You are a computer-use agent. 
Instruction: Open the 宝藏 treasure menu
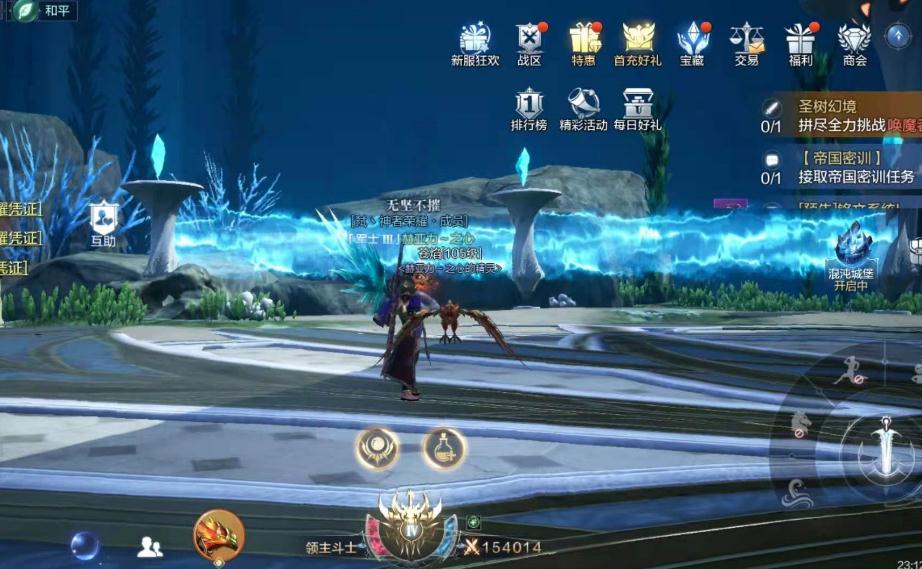(x=692, y=40)
